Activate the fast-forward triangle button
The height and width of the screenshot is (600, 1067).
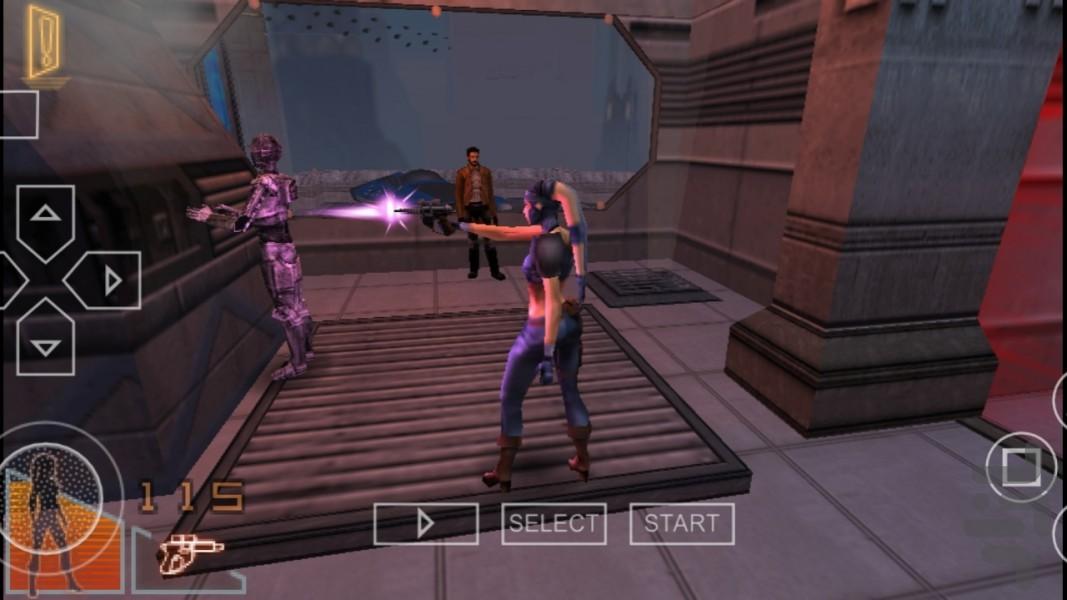pos(426,523)
